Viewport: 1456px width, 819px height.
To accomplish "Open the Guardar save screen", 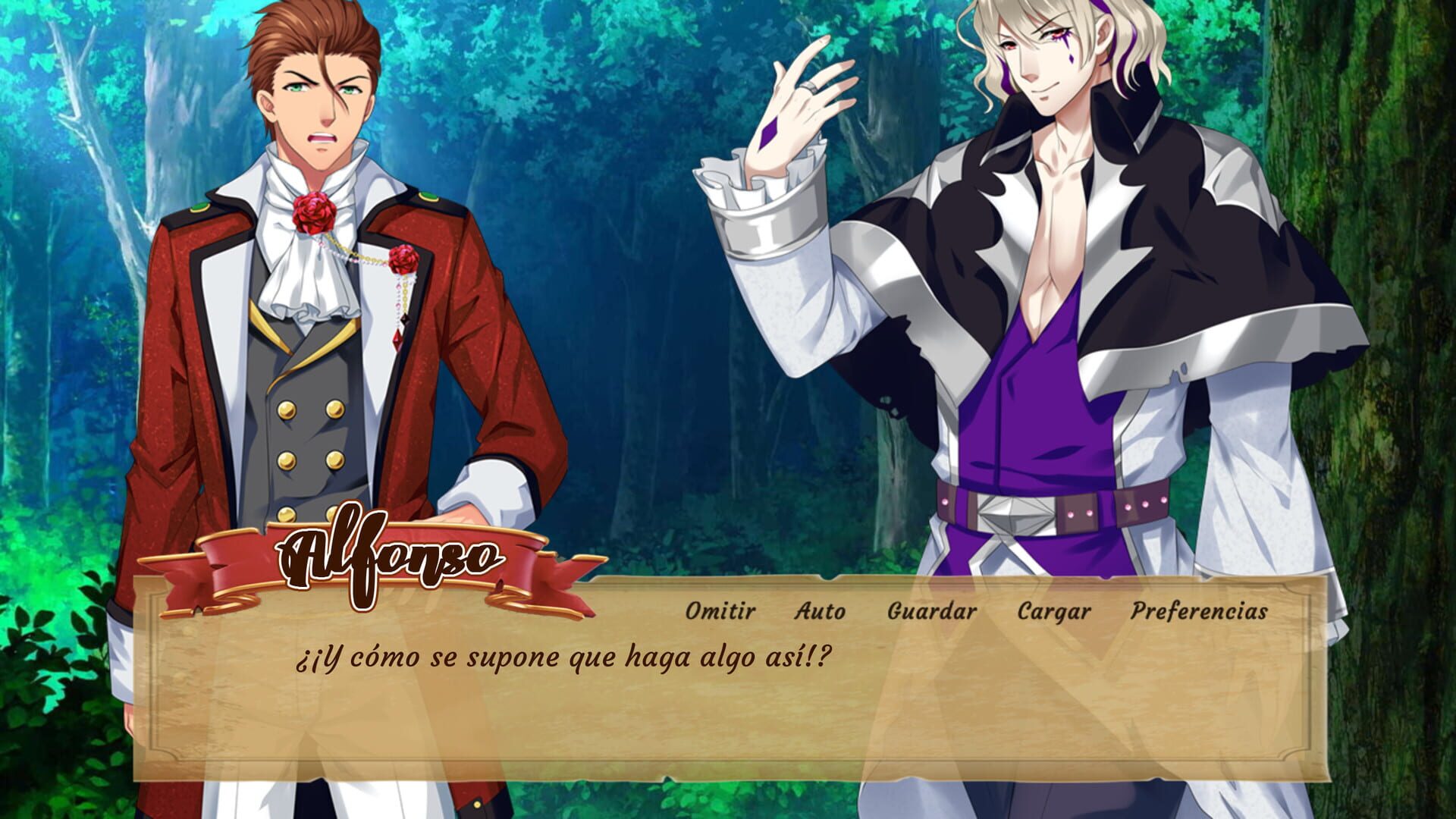I will [x=930, y=610].
